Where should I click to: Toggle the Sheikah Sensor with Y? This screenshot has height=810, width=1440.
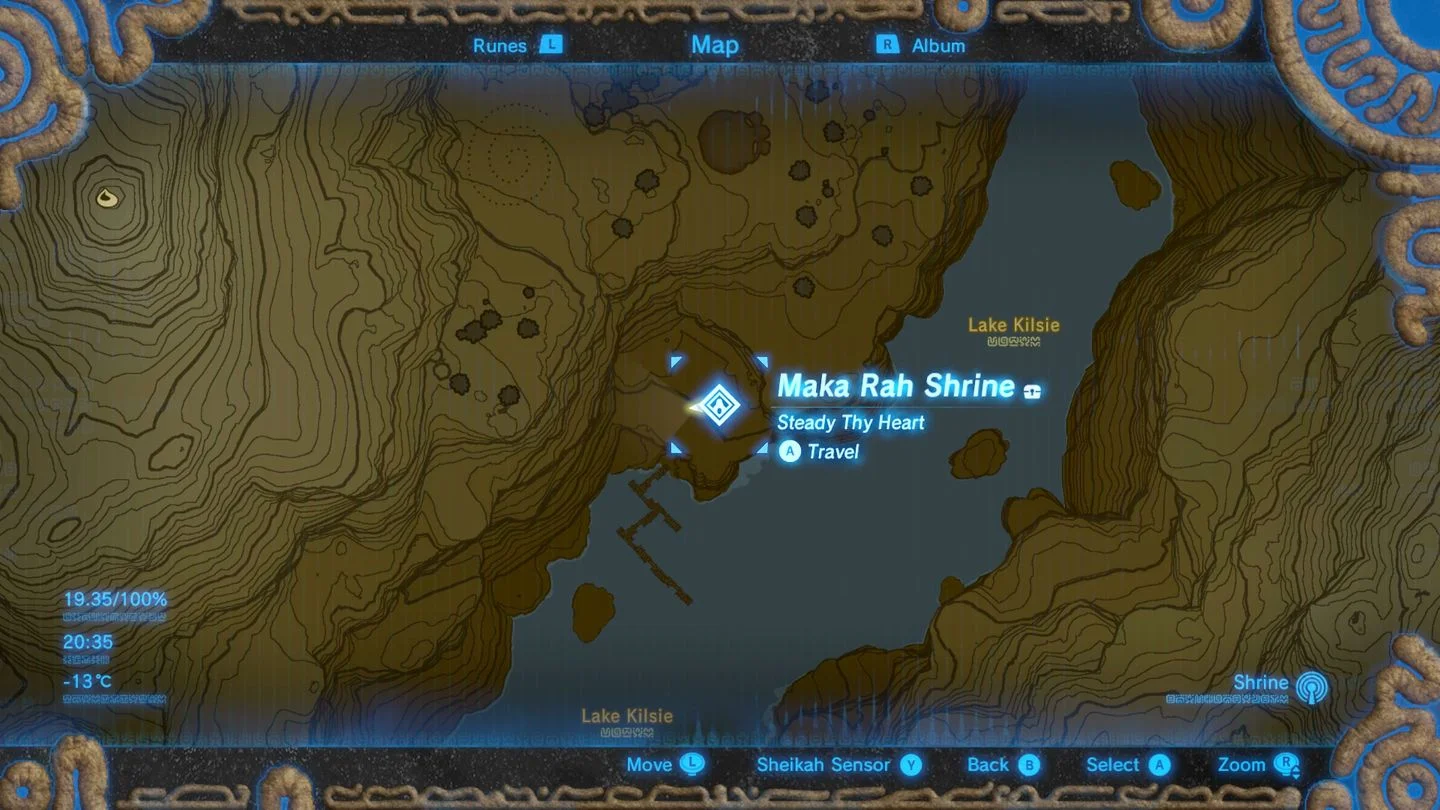(x=909, y=765)
